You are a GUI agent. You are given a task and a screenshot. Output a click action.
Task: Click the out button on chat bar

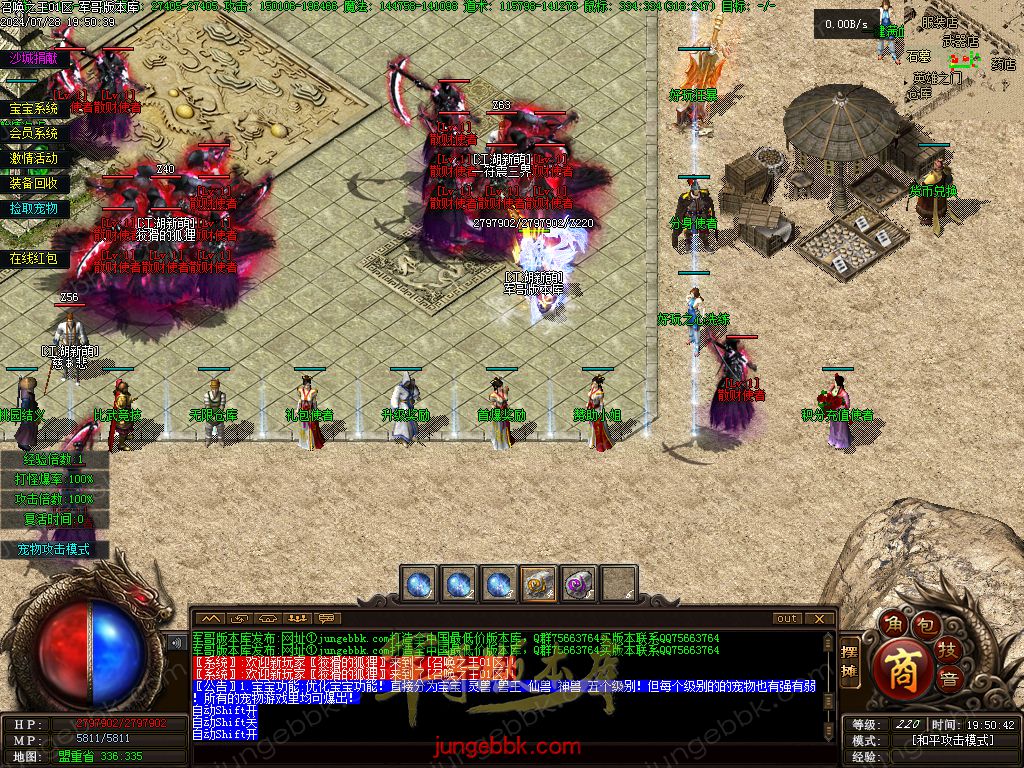[x=787, y=618]
